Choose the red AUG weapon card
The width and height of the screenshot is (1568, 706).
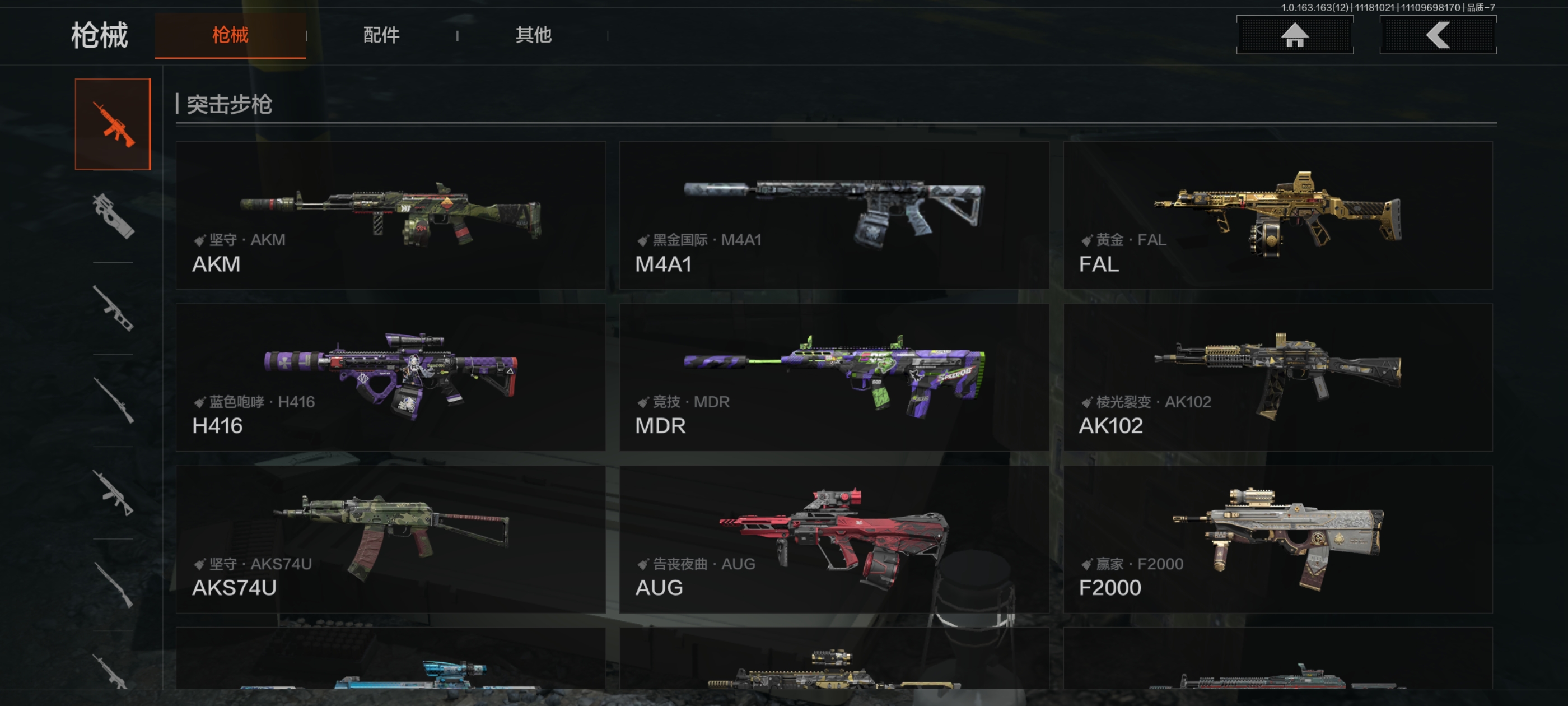(x=833, y=539)
